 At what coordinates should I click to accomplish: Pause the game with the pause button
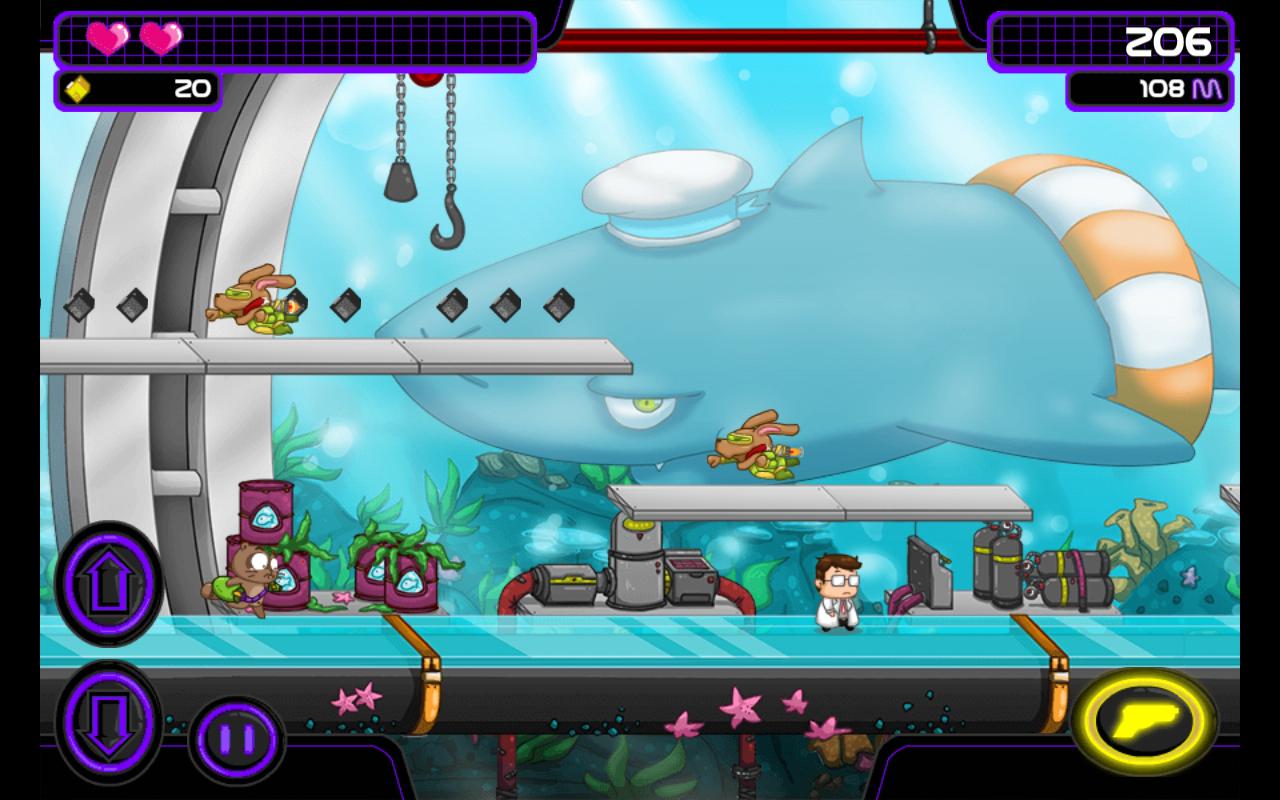pos(237,740)
